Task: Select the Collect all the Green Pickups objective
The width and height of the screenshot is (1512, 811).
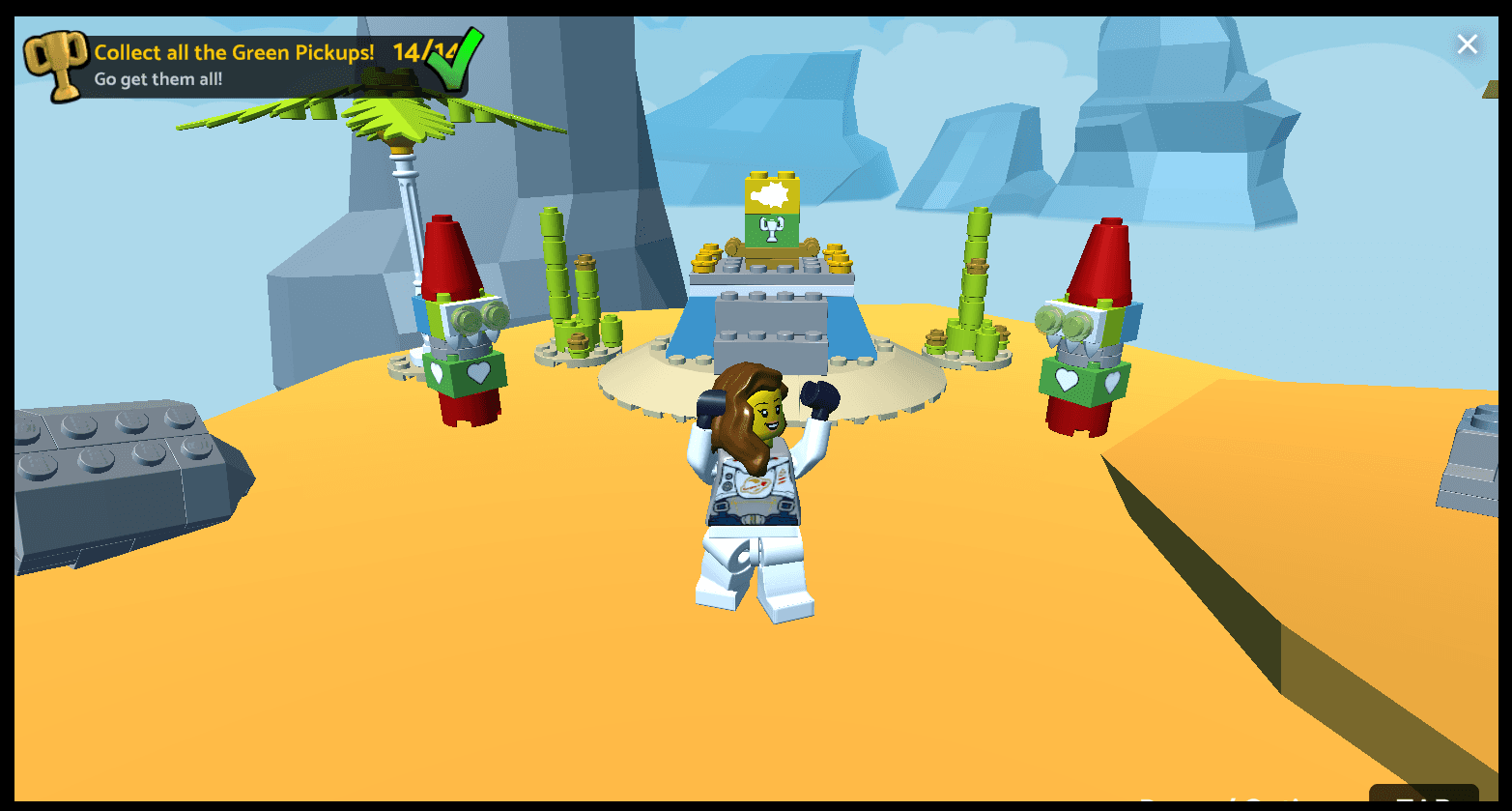Action: tap(234, 53)
